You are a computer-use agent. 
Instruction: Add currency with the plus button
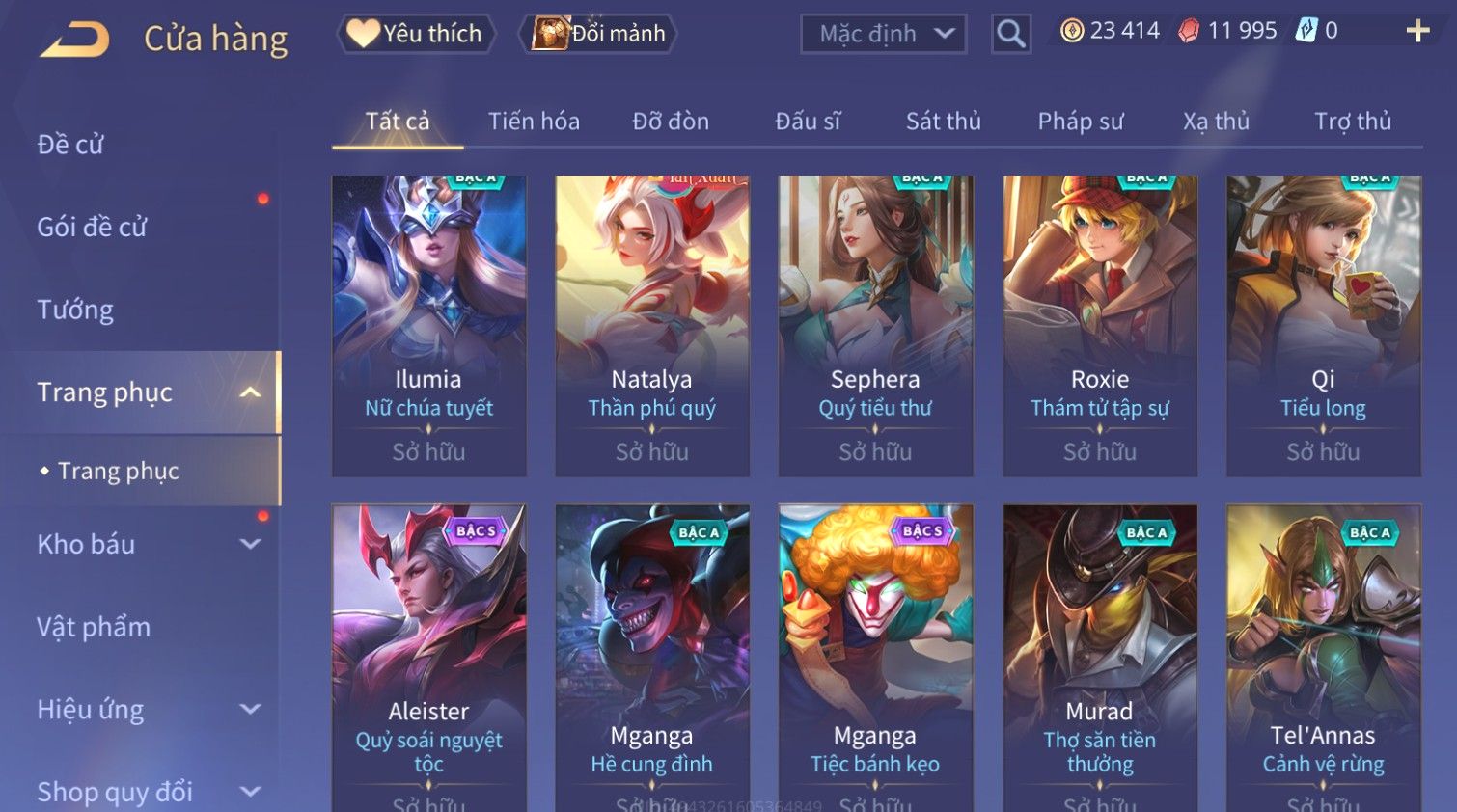click(x=1416, y=32)
